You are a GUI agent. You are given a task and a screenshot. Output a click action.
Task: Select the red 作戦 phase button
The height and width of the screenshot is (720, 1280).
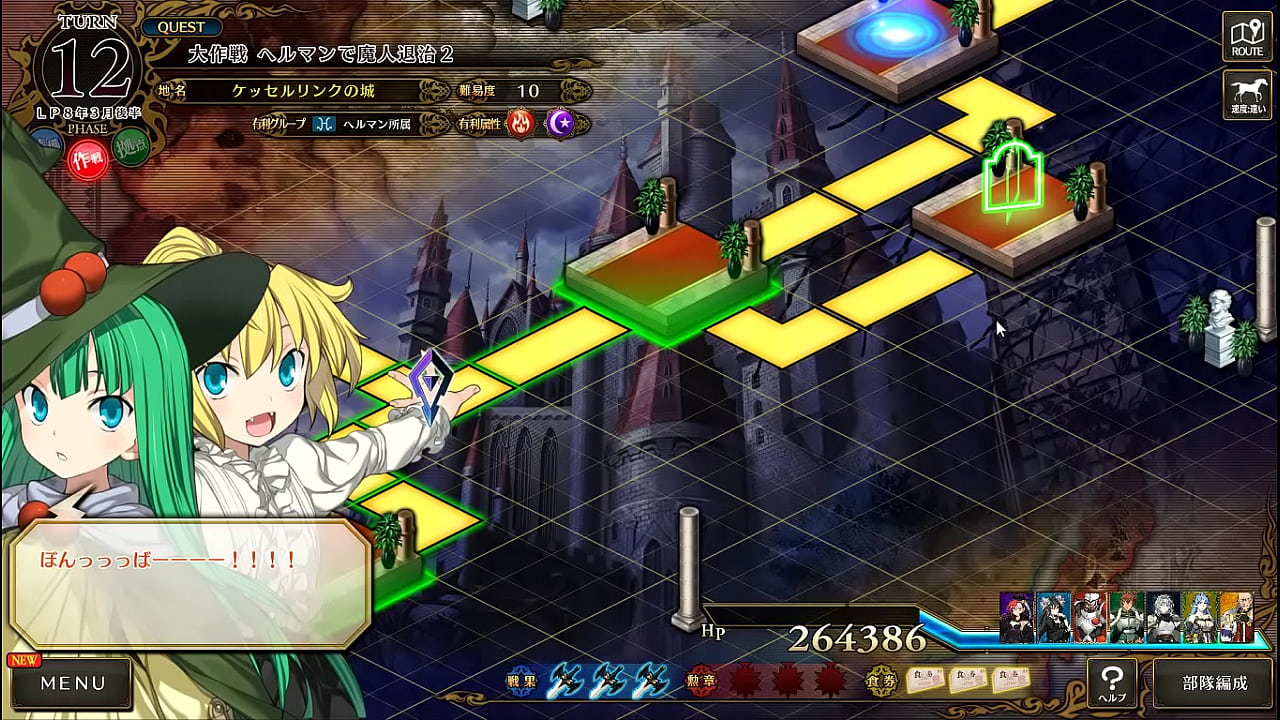[x=88, y=159]
